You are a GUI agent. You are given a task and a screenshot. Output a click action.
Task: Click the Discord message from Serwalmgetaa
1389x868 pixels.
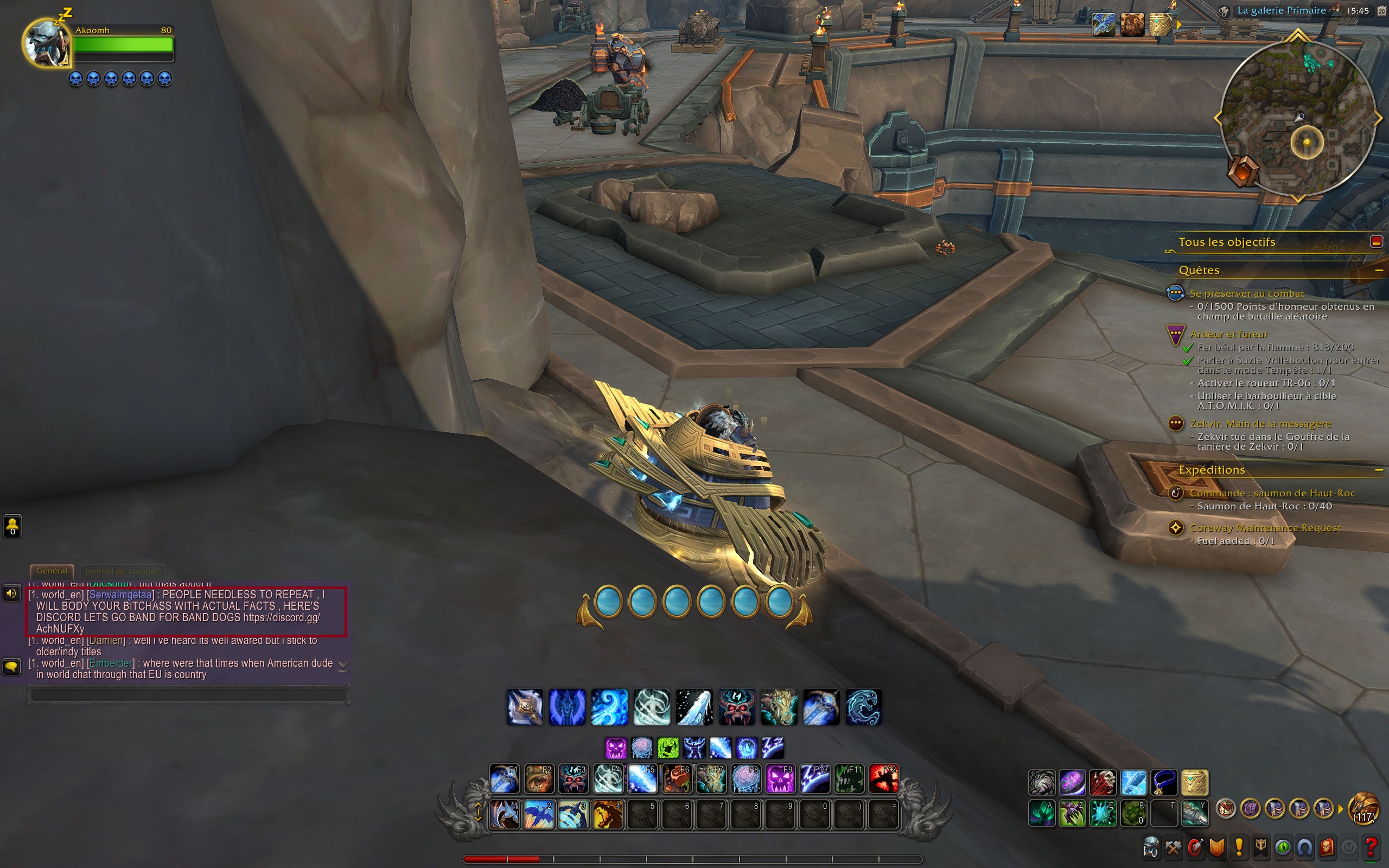178,611
